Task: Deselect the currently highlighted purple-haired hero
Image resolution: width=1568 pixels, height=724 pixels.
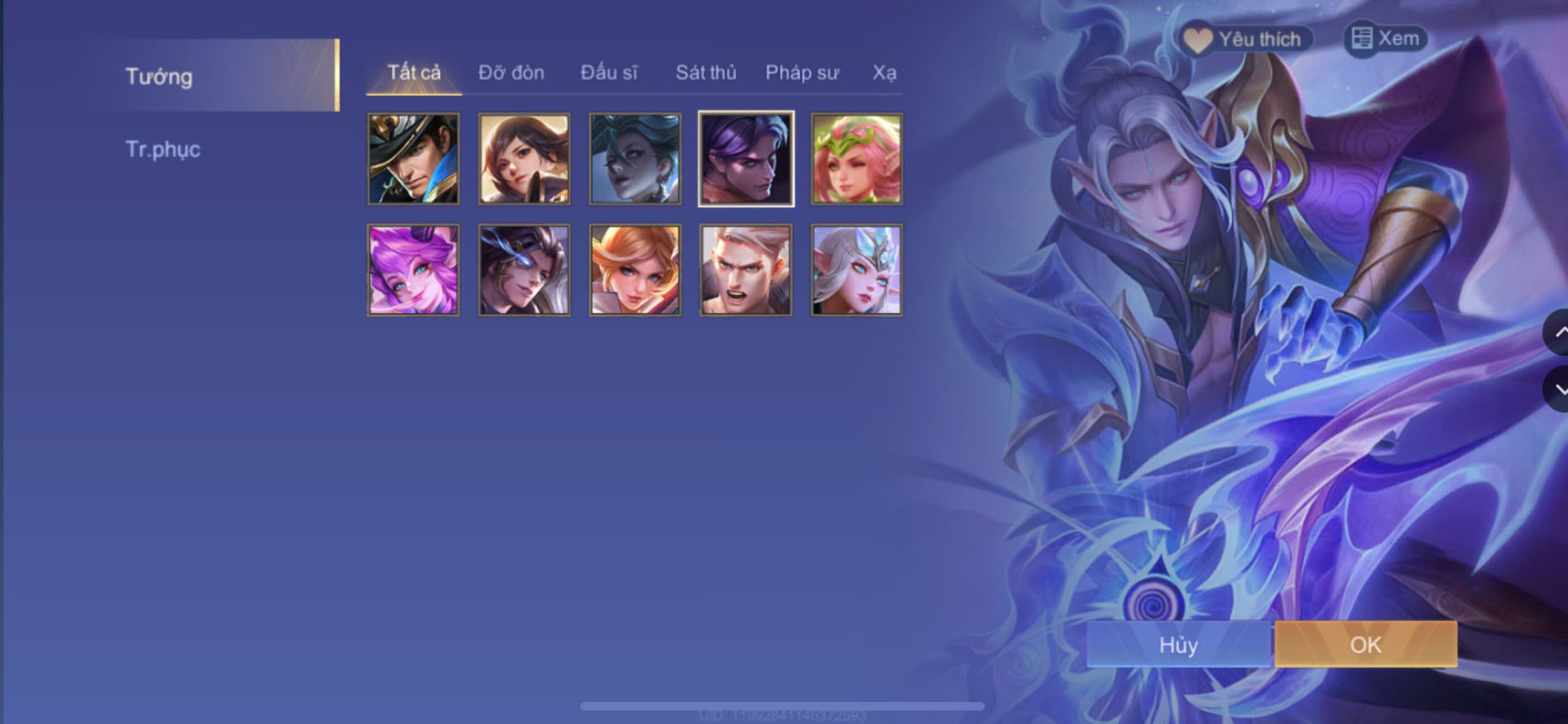Action: coord(745,158)
